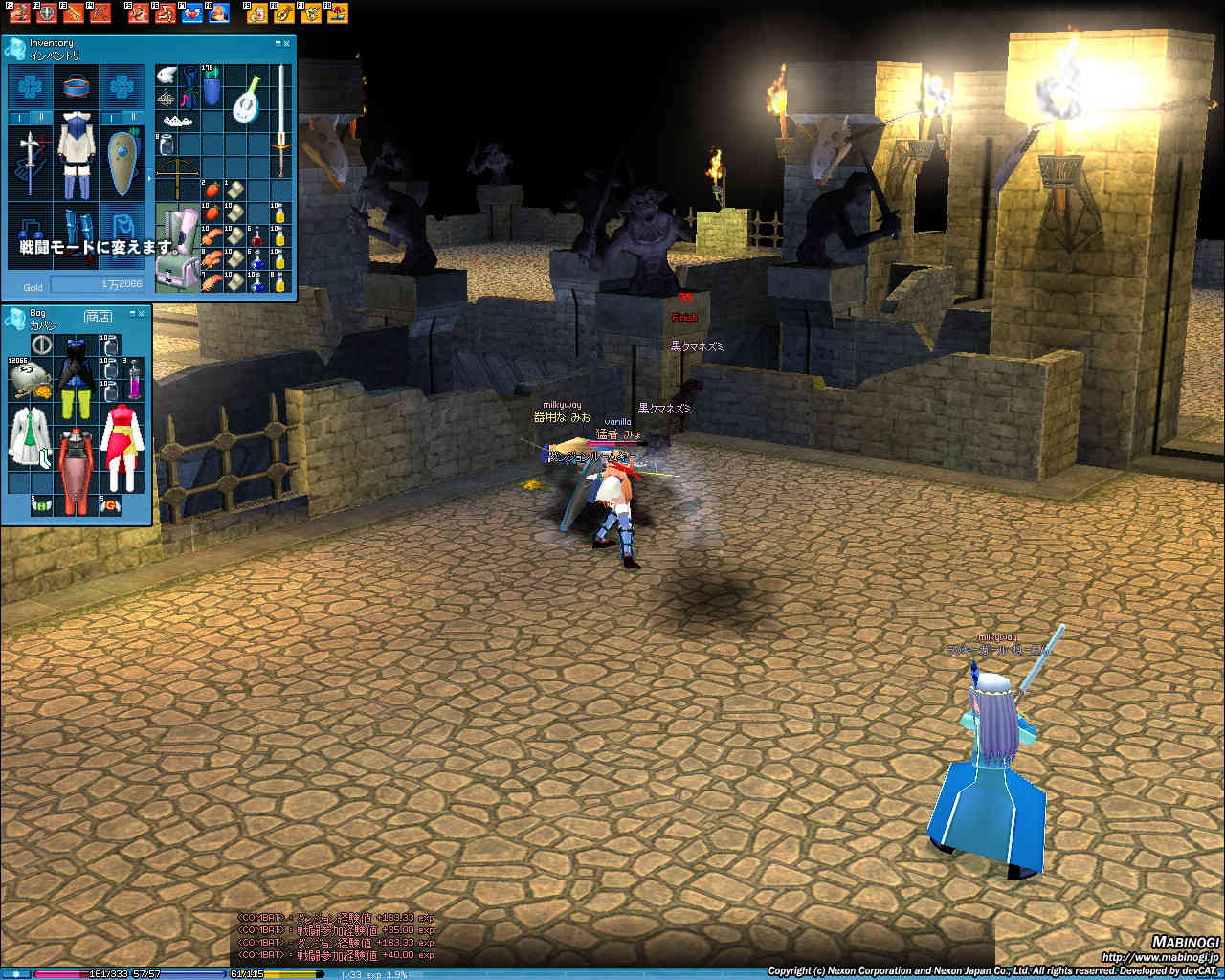The width and height of the screenshot is (1225, 980).
Task: Activate the F10 lute instrument skill
Action: pyautogui.click(x=283, y=13)
